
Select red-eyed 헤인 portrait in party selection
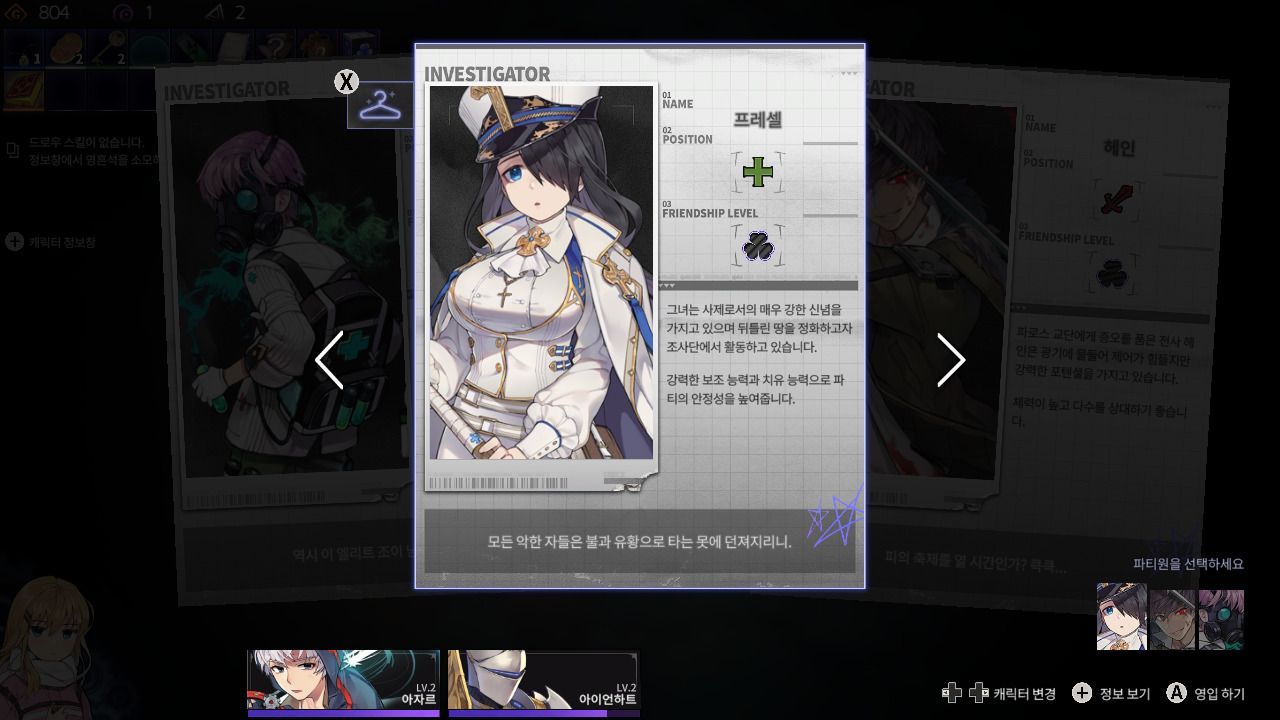[x=1172, y=619]
